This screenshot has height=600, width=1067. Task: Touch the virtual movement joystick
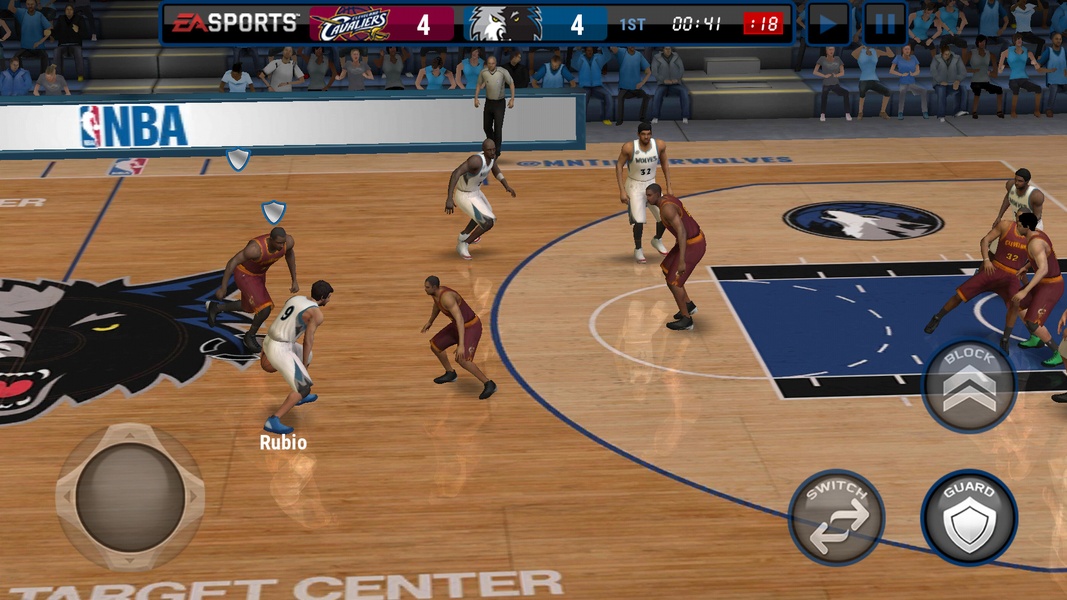pyautogui.click(x=130, y=496)
